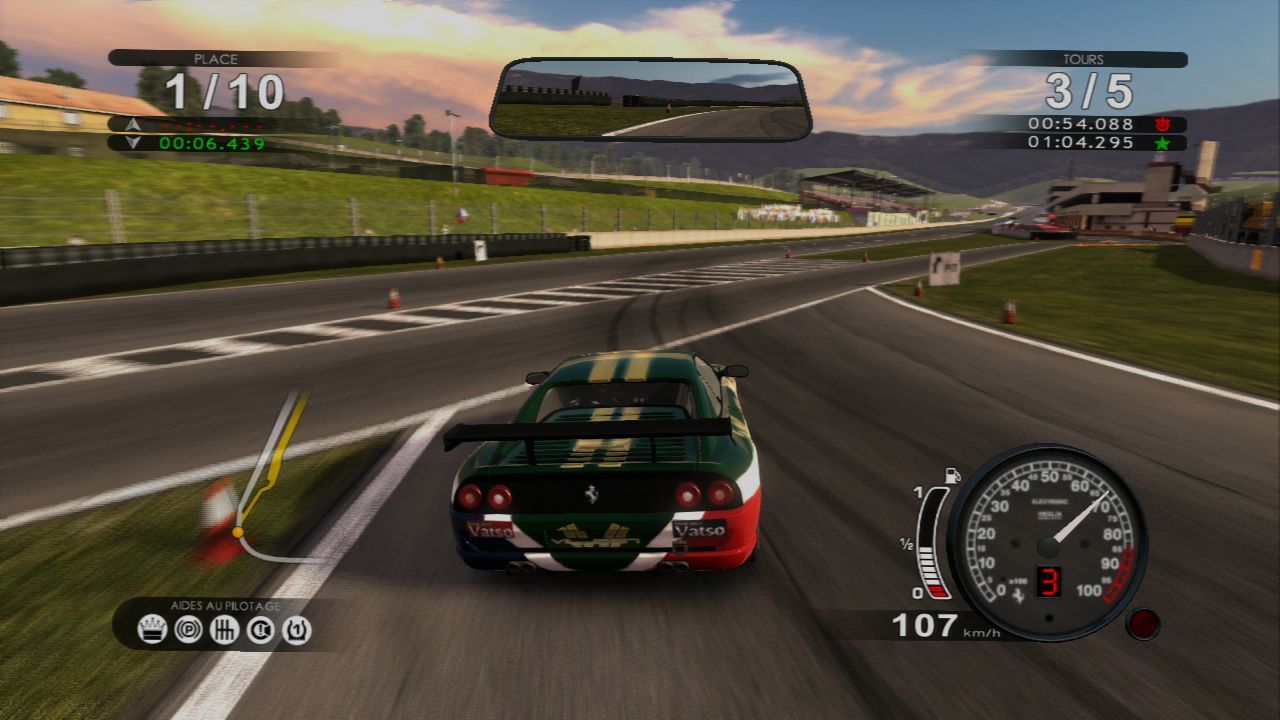
Task: Expand the down arrow beside the gap timer
Action: [133, 144]
